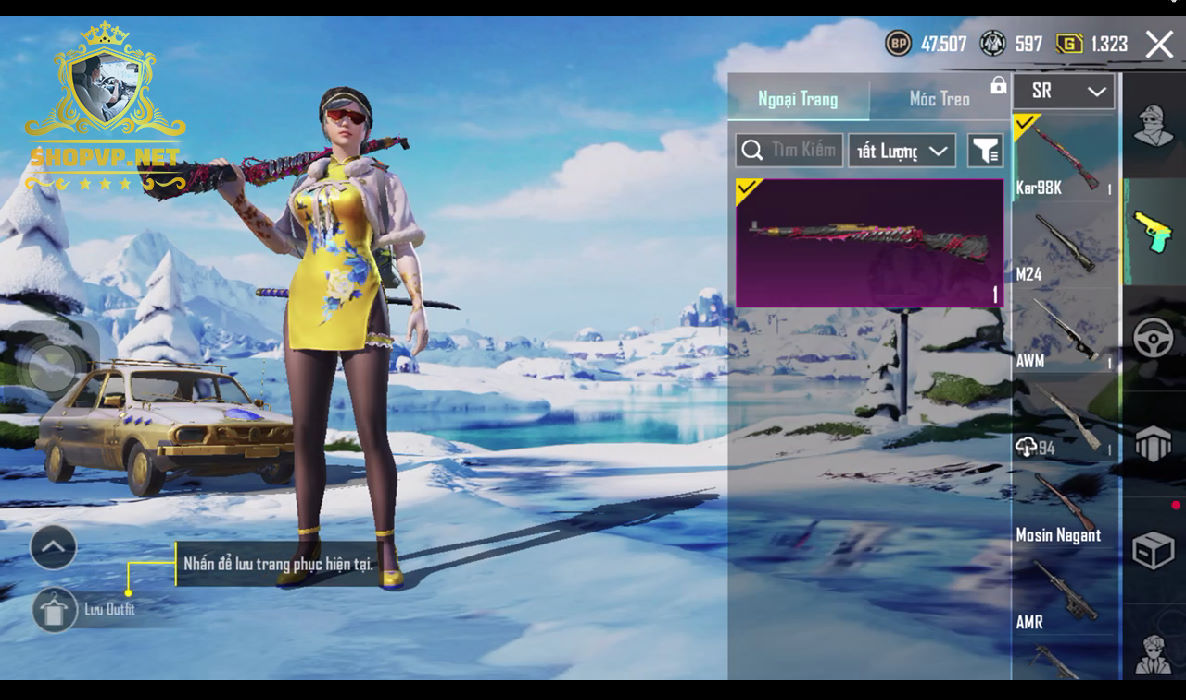Choose the AMR weapon entry

[x=1064, y=594]
